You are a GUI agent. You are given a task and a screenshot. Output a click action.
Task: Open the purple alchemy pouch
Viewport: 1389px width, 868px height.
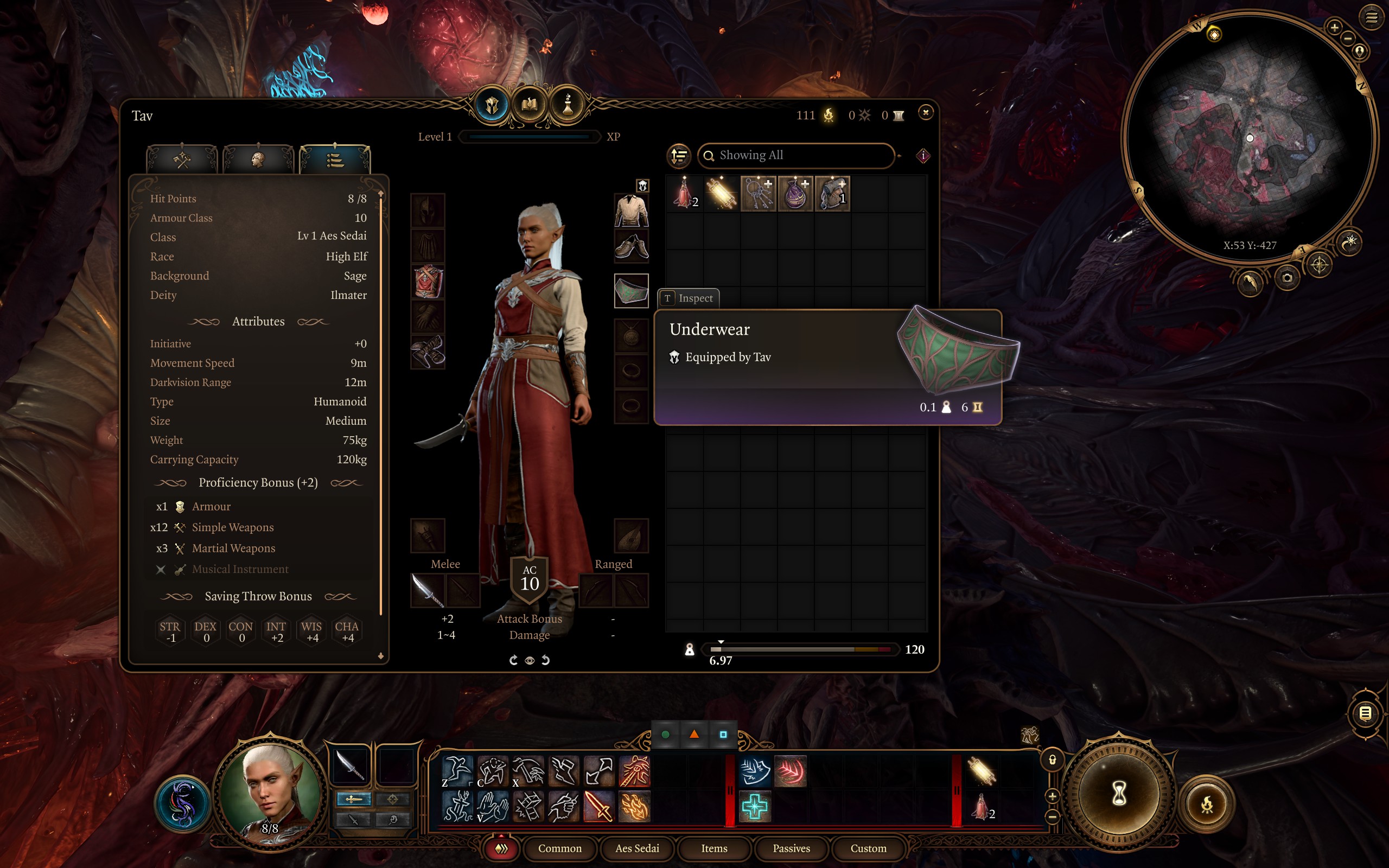(795, 194)
